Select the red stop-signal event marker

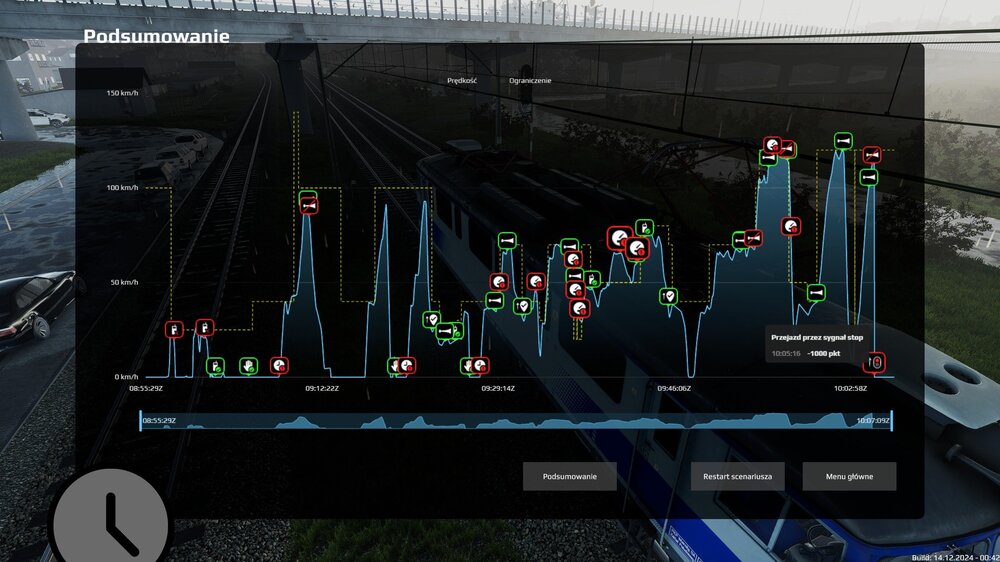pos(876,362)
